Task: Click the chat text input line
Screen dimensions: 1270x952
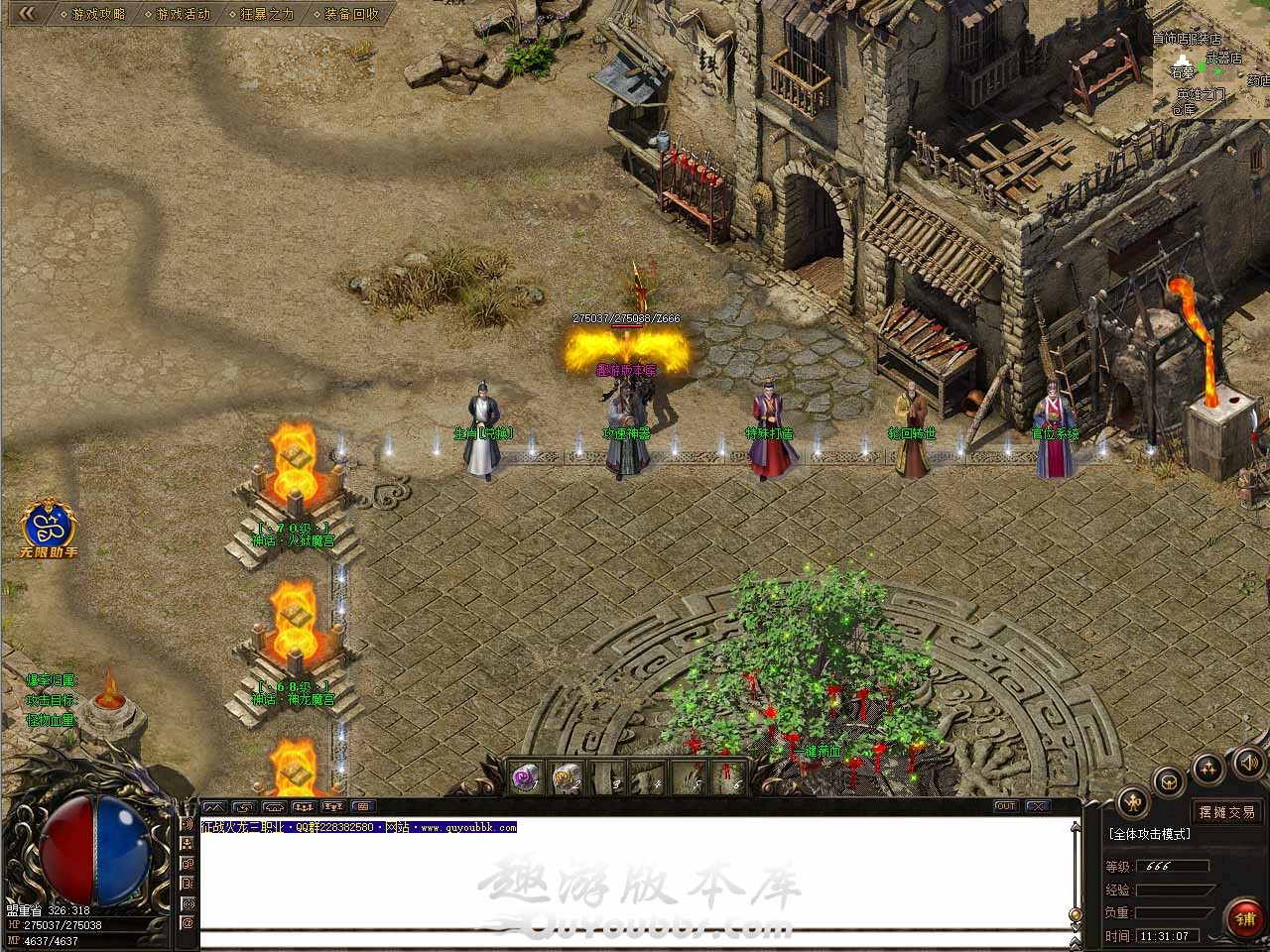Action: (635, 940)
